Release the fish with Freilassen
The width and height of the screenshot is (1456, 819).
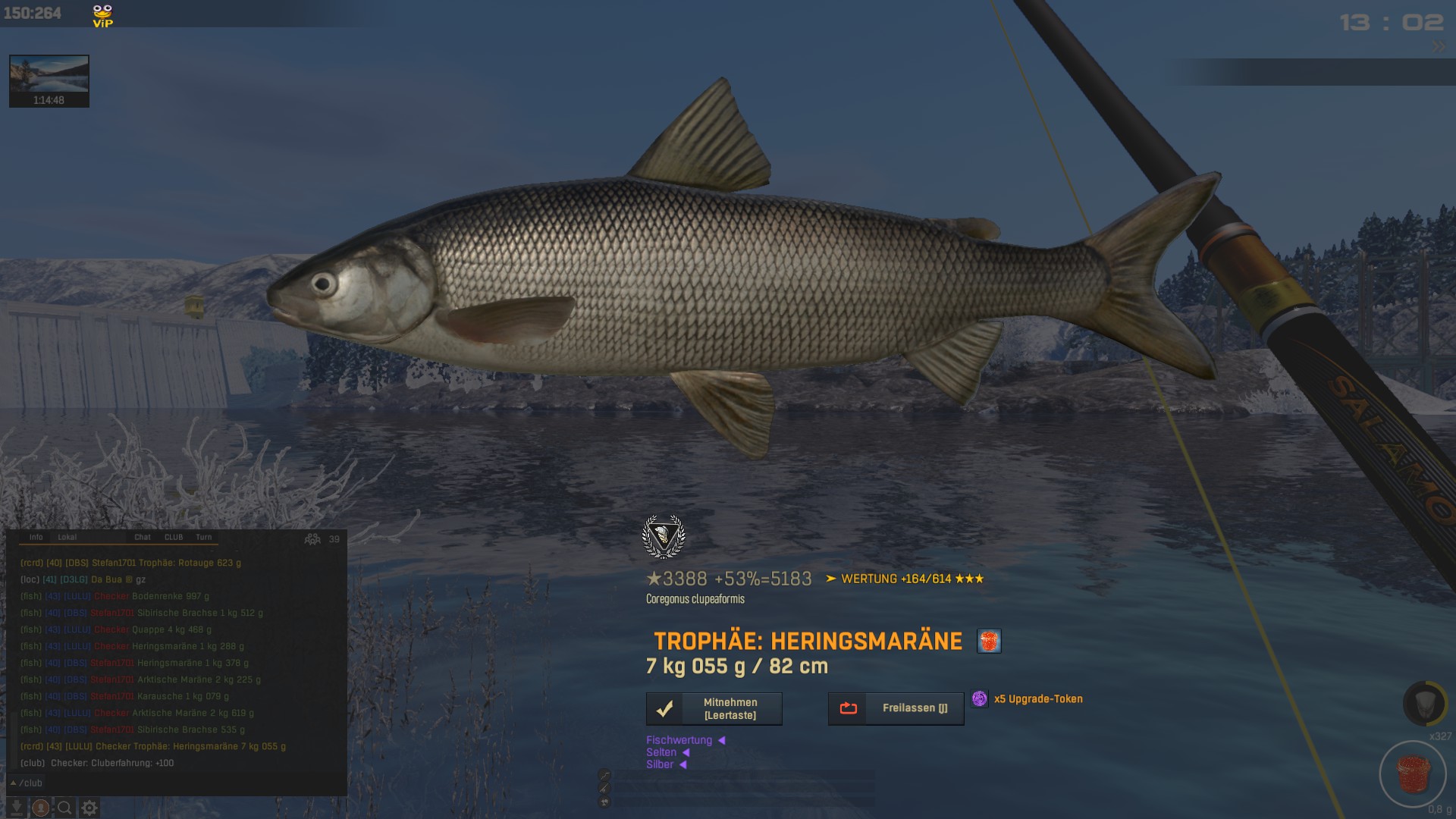[896, 709]
